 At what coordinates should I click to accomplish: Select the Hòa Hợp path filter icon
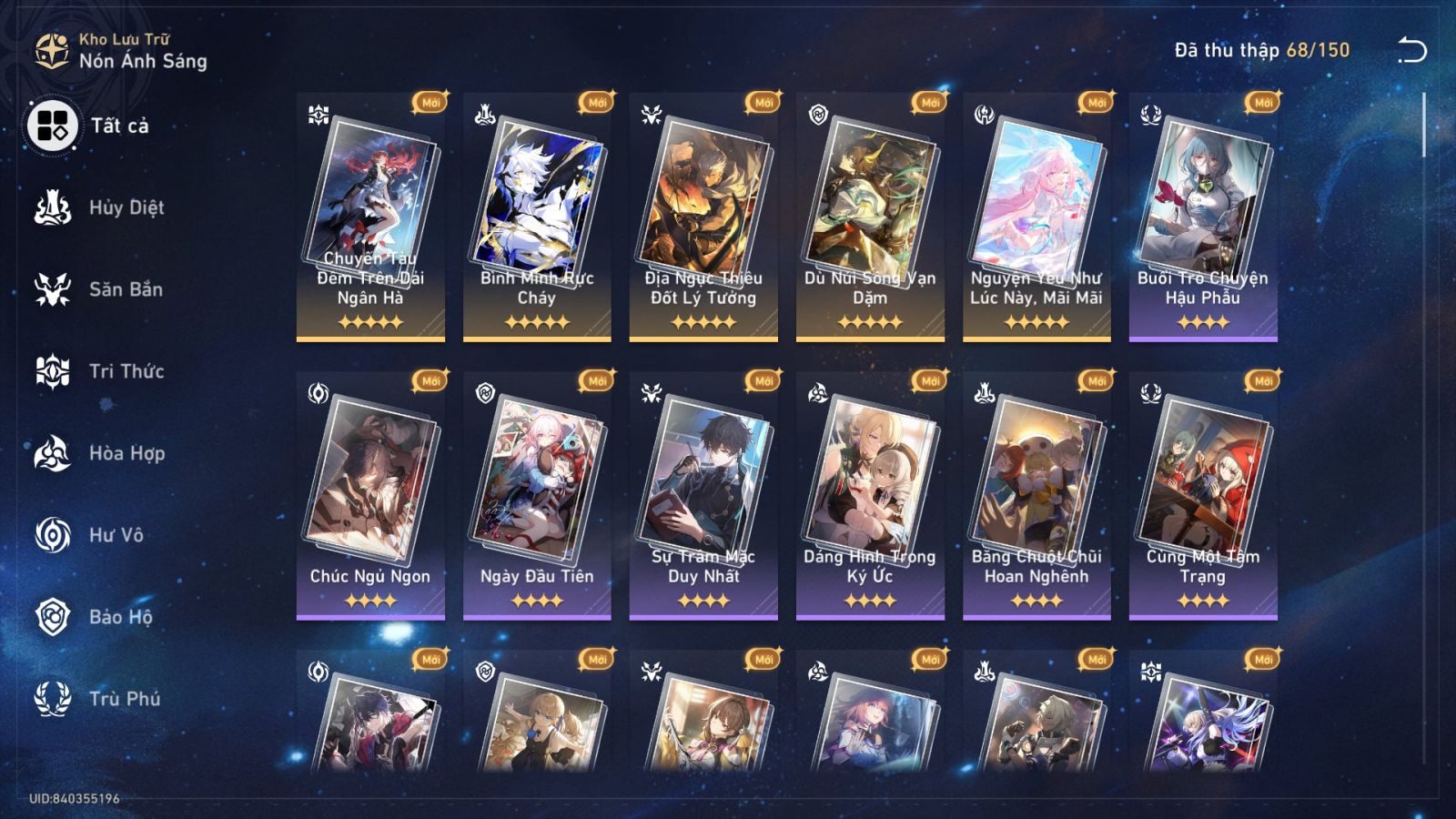point(53,453)
